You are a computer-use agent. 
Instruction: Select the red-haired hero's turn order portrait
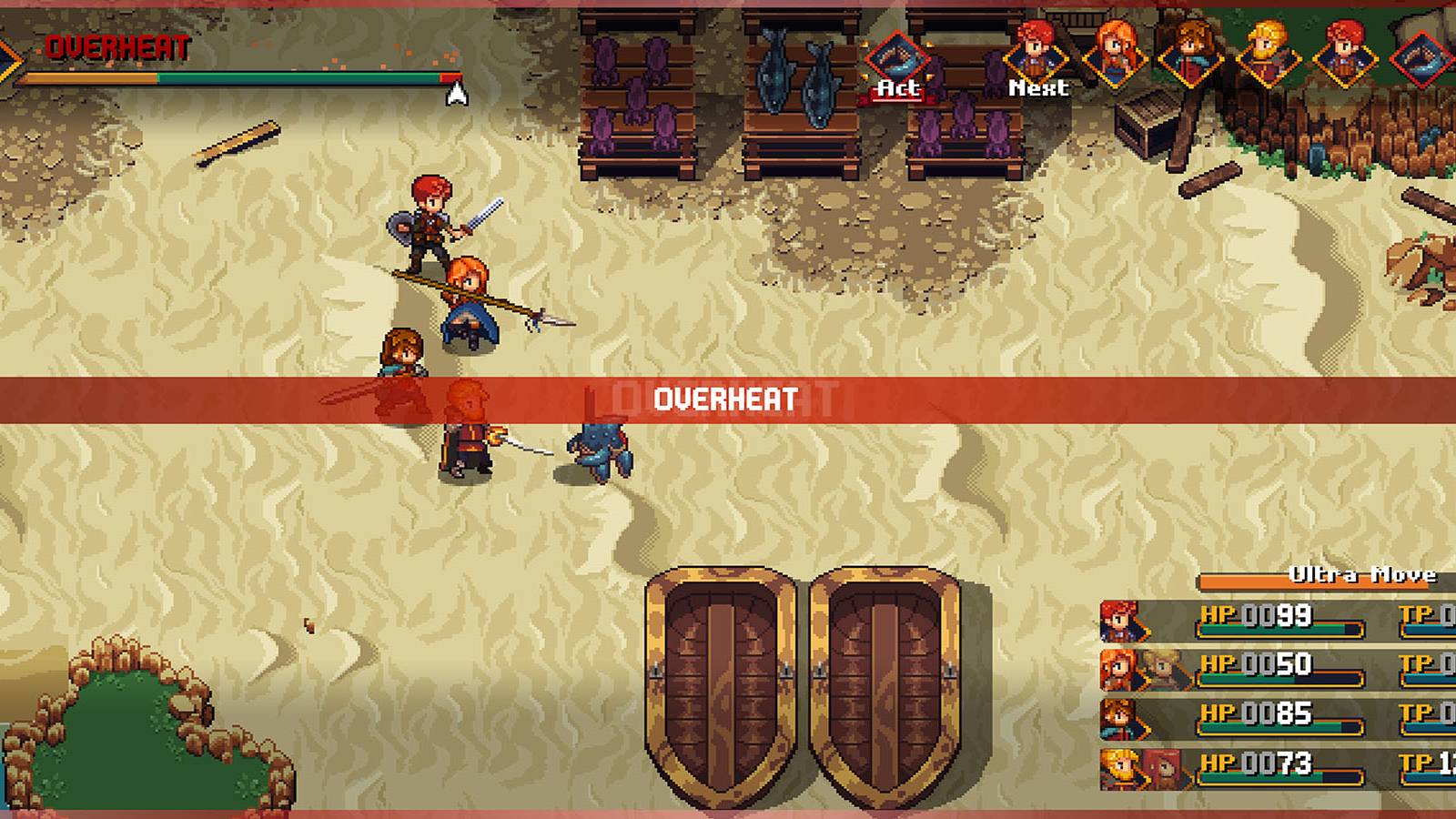click(1037, 56)
